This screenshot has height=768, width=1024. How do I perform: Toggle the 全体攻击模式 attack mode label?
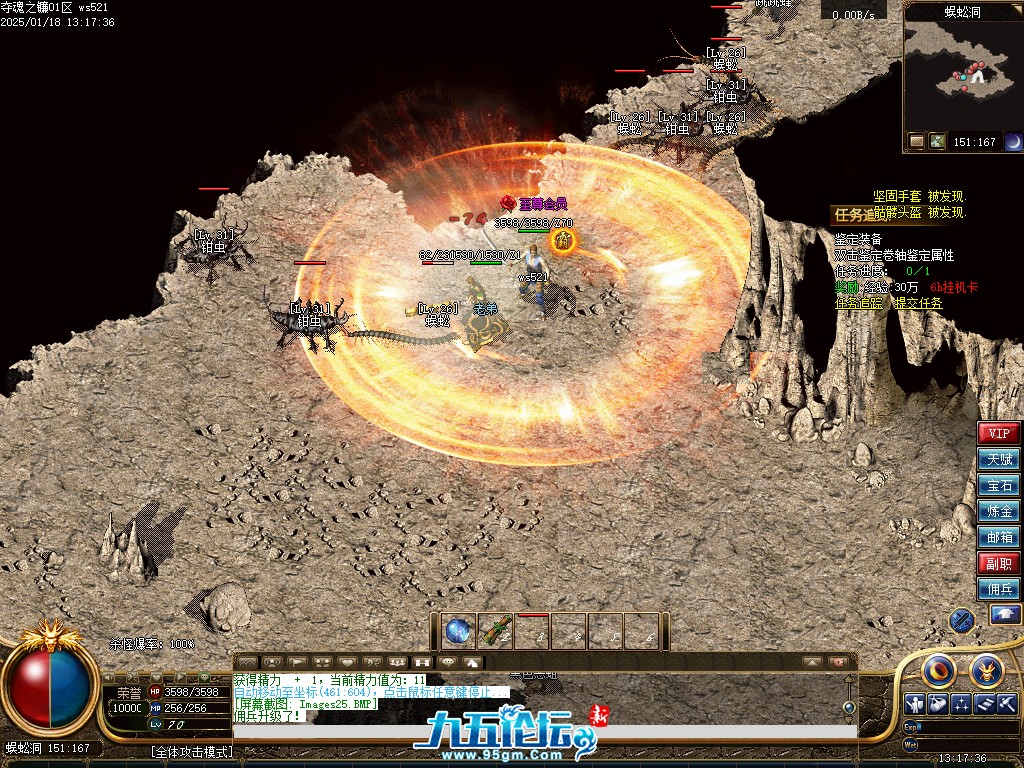(x=191, y=751)
